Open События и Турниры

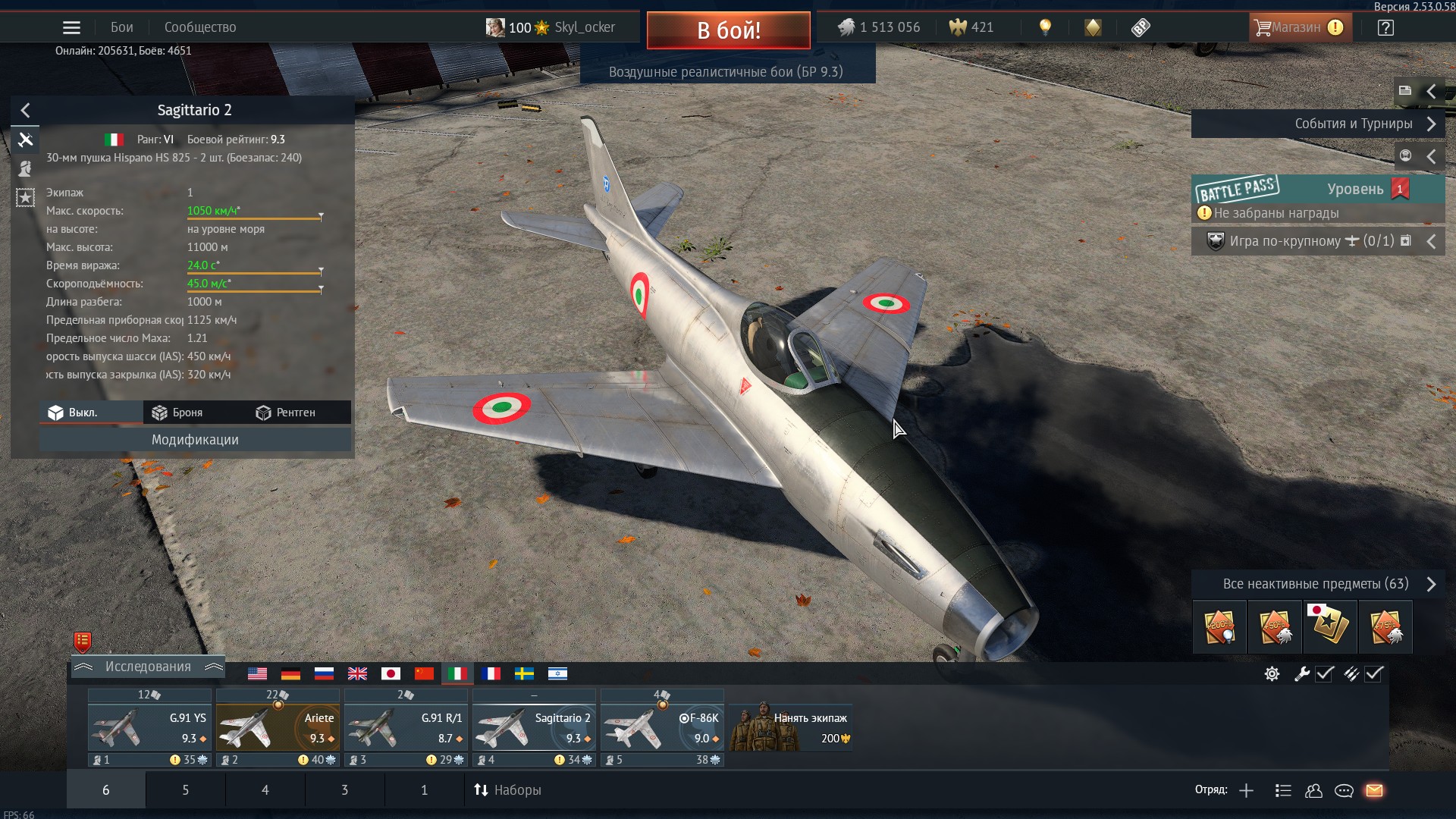(x=1317, y=124)
